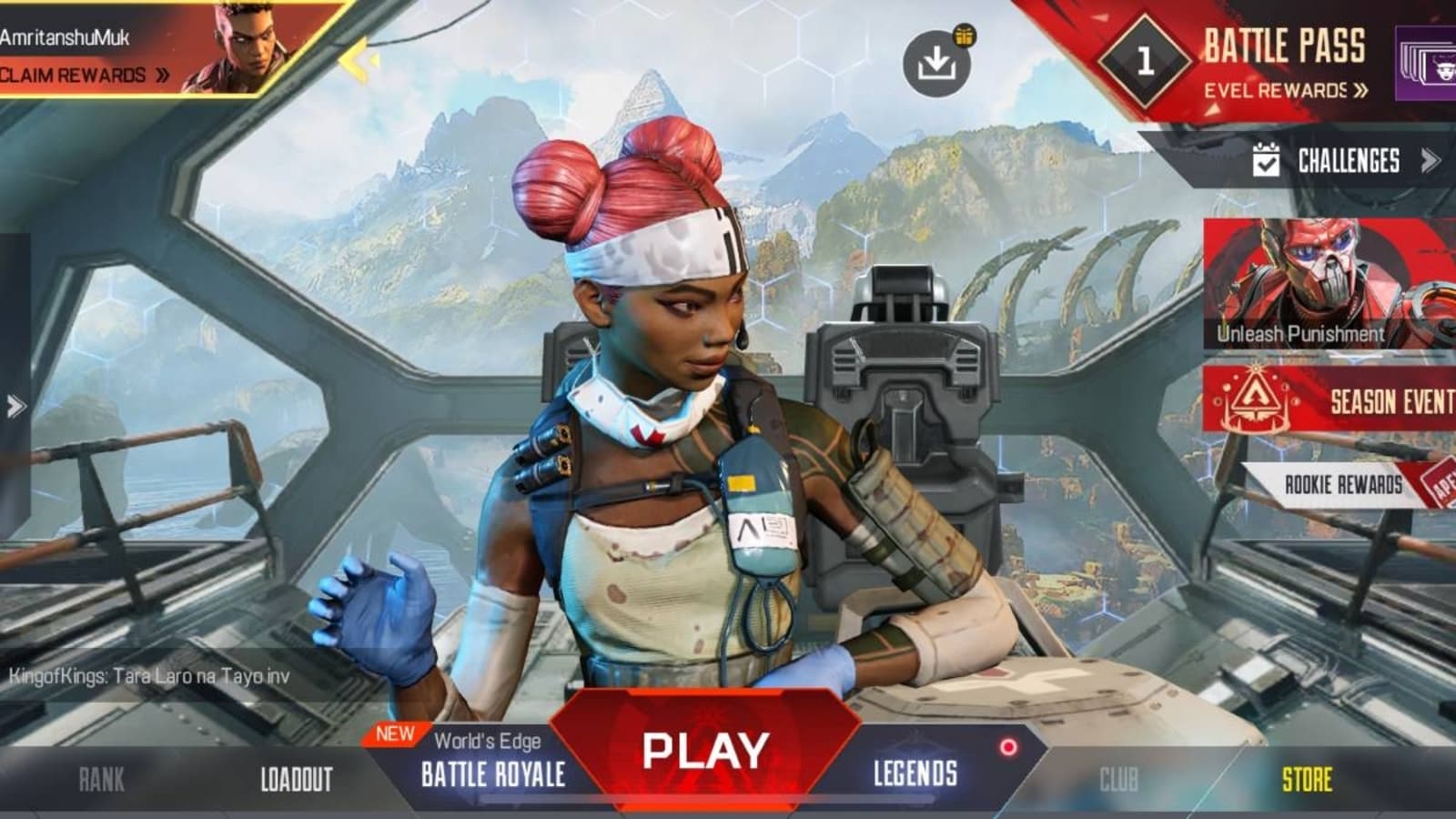The image size is (1456, 819).
Task: Open the Rank menu
Action: point(101,779)
